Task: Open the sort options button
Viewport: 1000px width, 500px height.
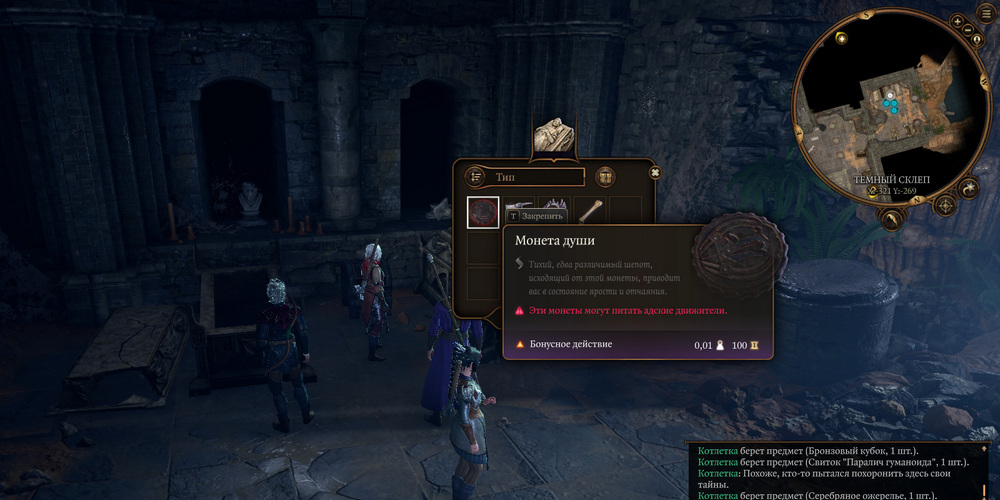Action: (475, 177)
